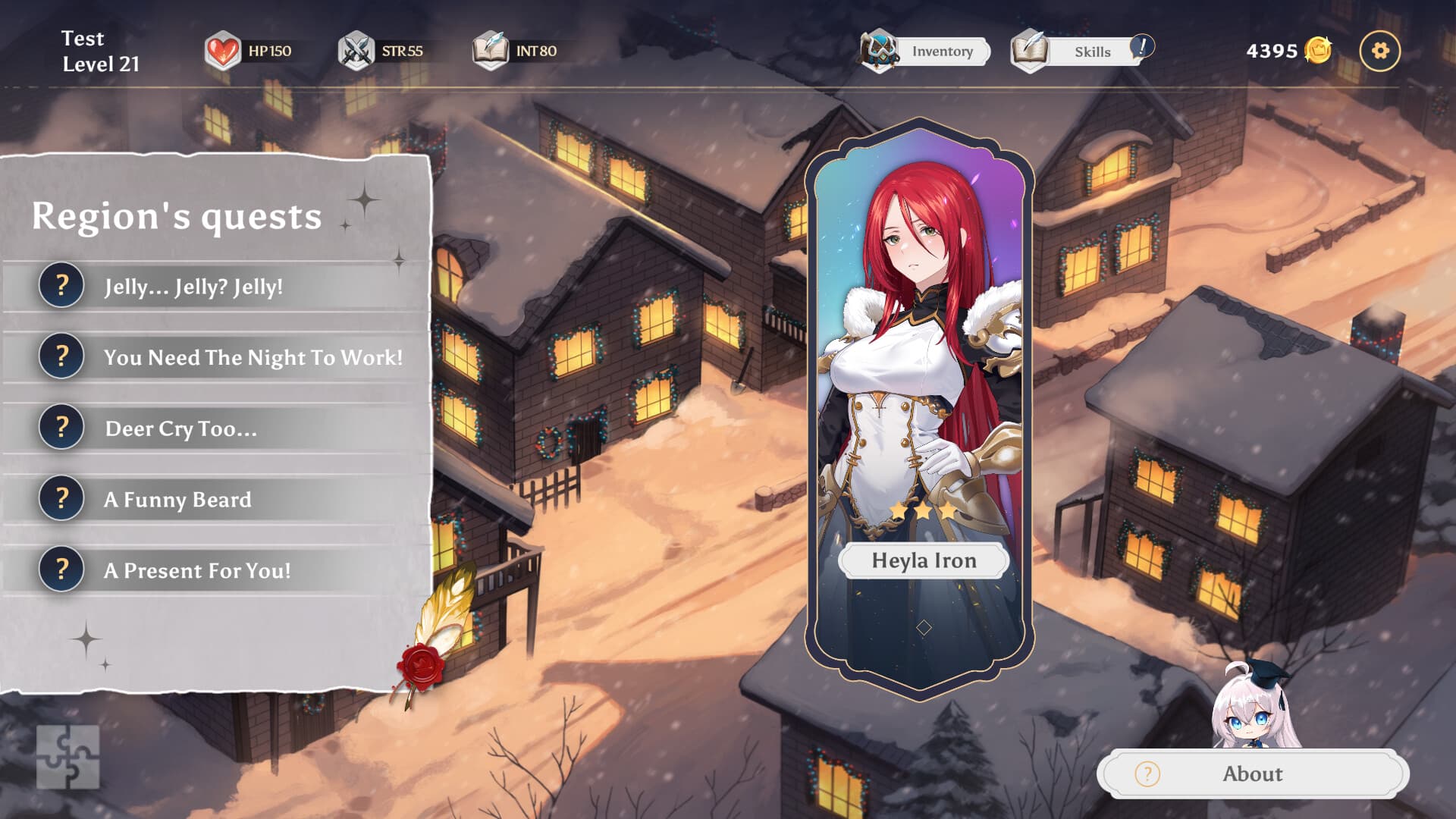Viewport: 1456px width, 819px height.
Task: Open the Skills menu
Action: pyautogui.click(x=1080, y=51)
